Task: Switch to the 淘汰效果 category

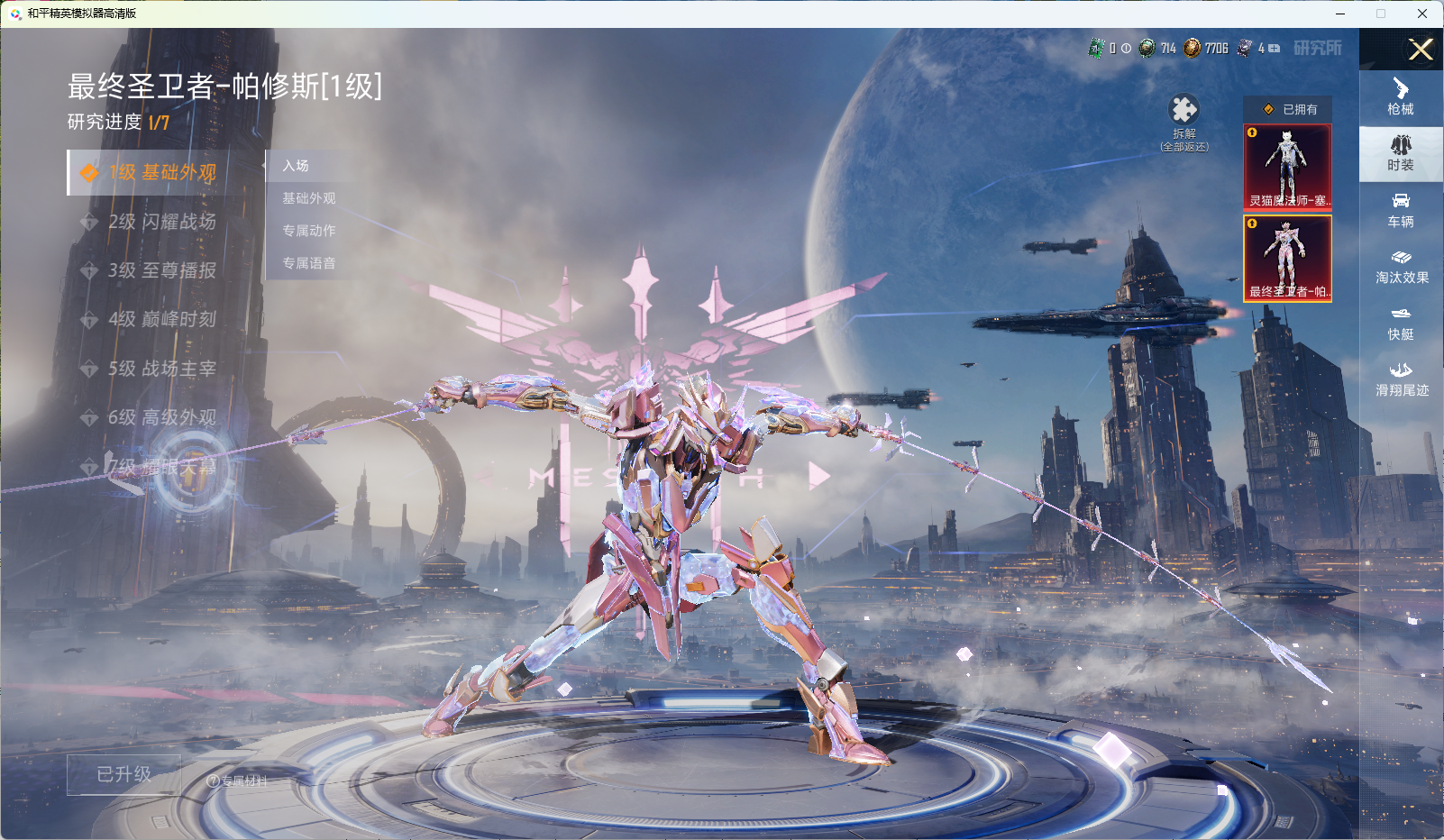Action: tap(1401, 267)
